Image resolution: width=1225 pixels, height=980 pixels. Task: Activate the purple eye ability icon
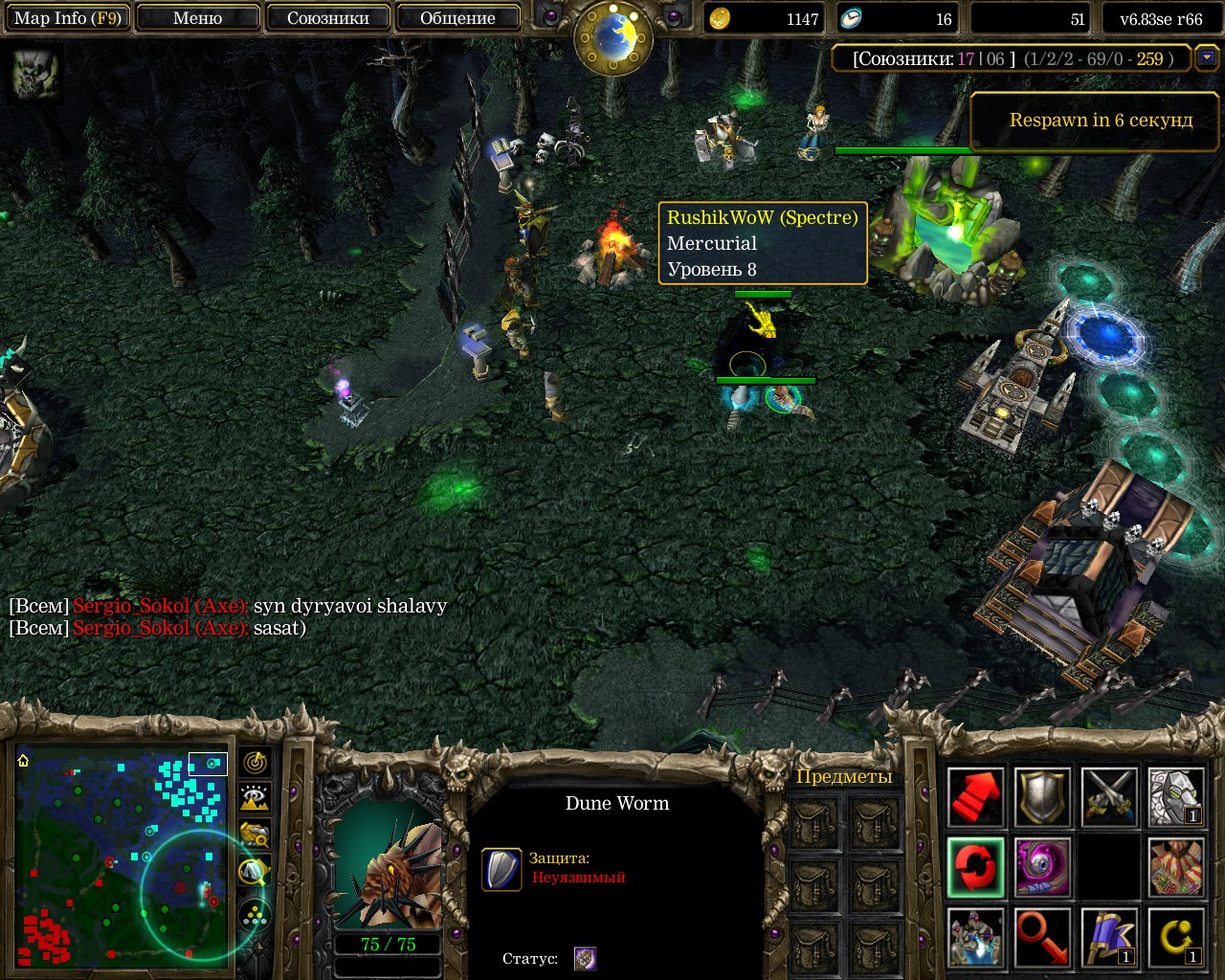[1042, 867]
